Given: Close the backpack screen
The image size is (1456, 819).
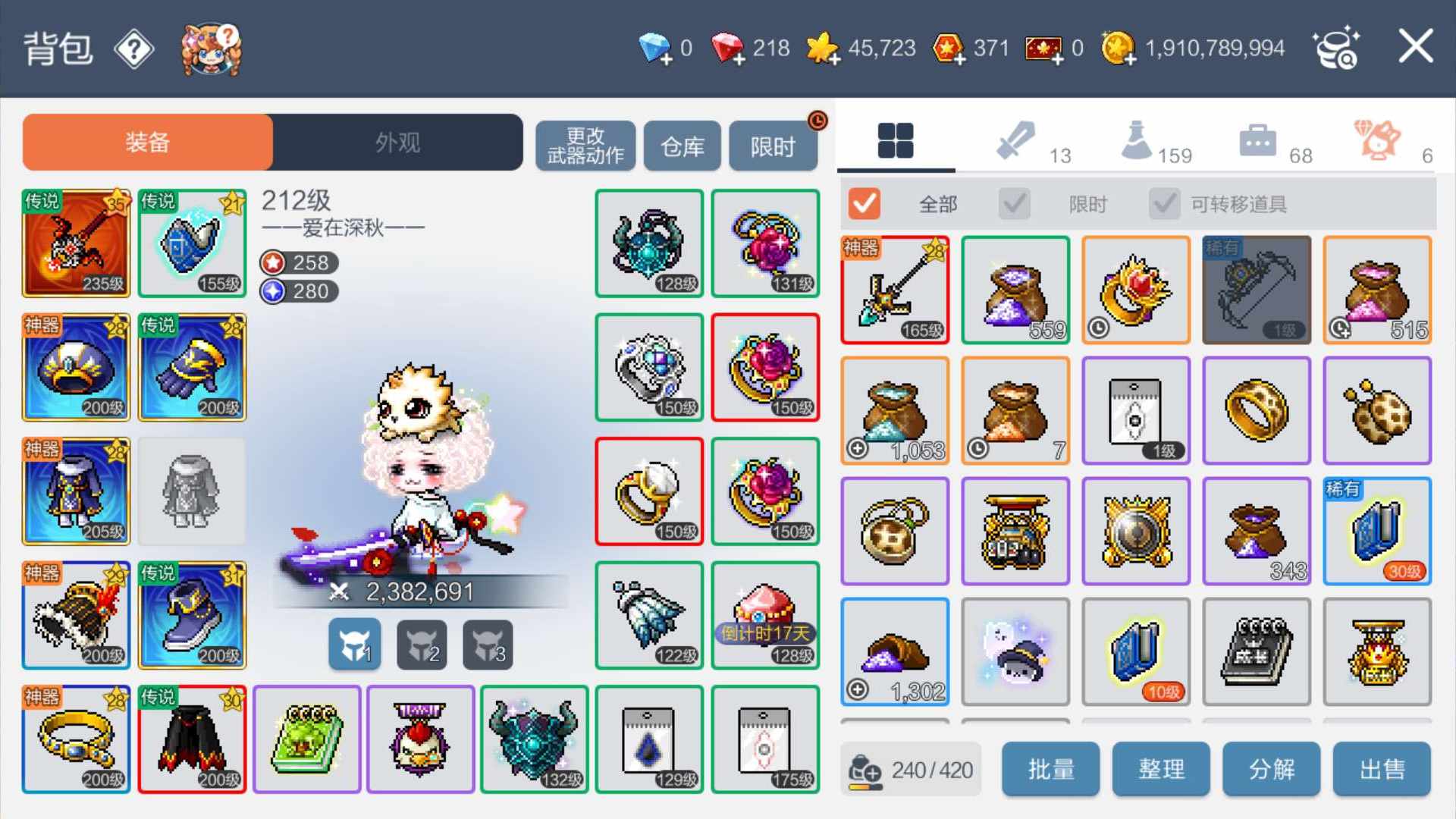Looking at the screenshot, I should click(1415, 47).
